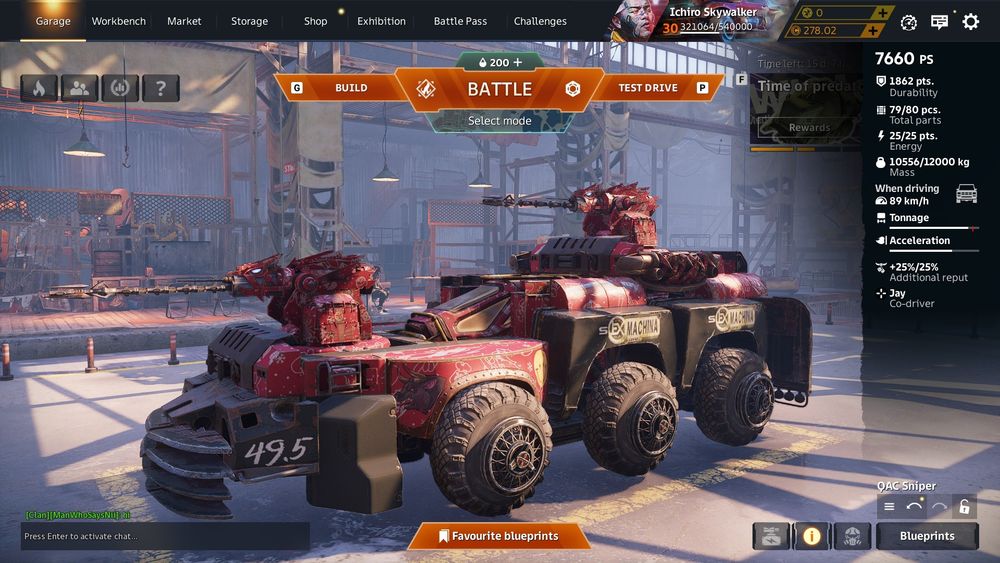Open the Select mode panel
The width and height of the screenshot is (1000, 563).
click(499, 121)
